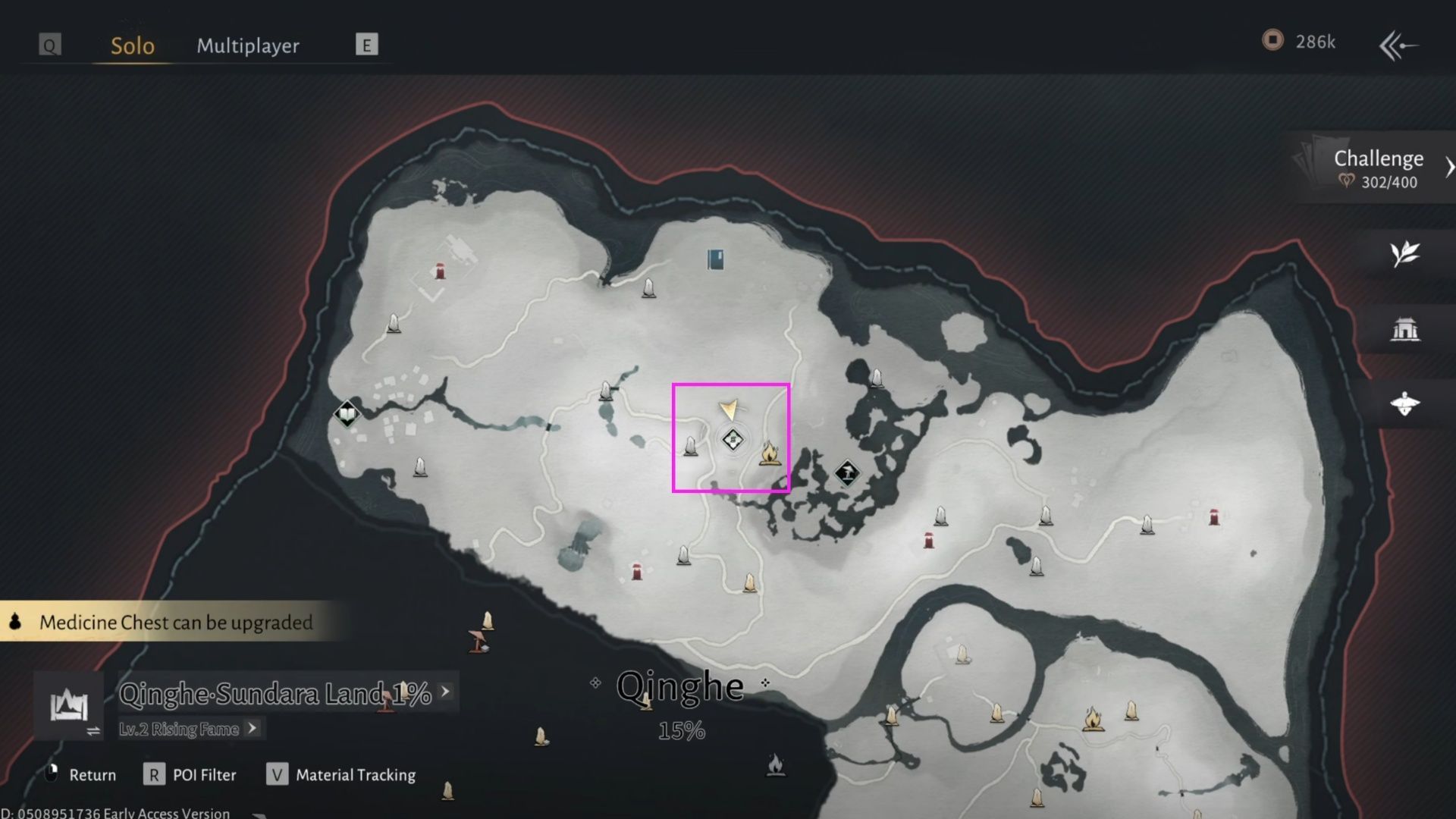The image size is (1456, 819).
Task: Select the temple landmark icon on right sidebar
Action: [1407, 328]
